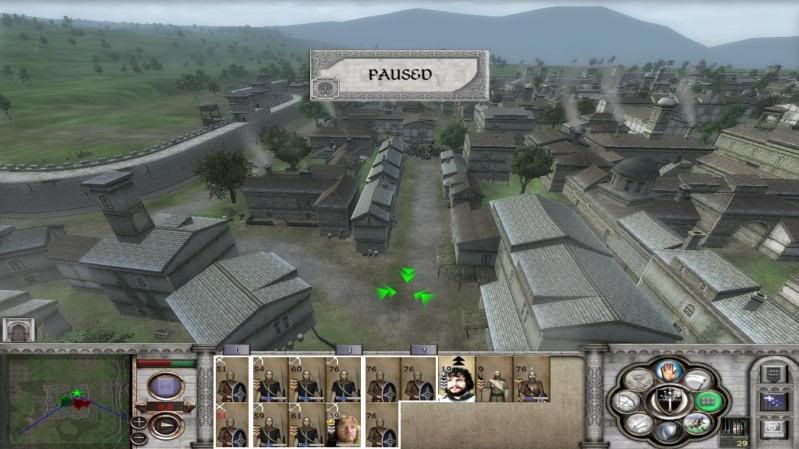
Task: Select unit group tab 1
Action: [237, 350]
